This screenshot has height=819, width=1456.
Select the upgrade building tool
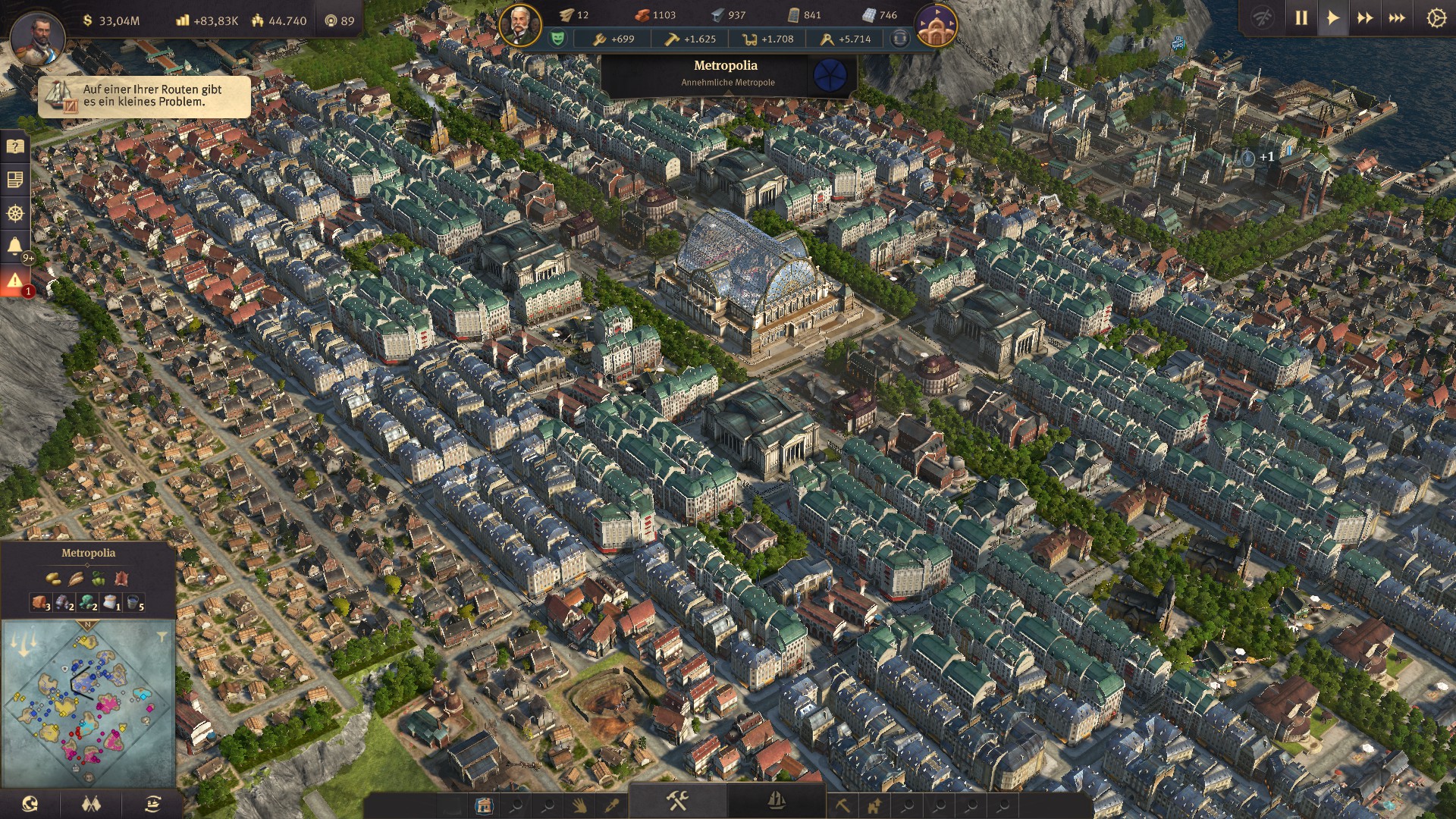[x=874, y=805]
